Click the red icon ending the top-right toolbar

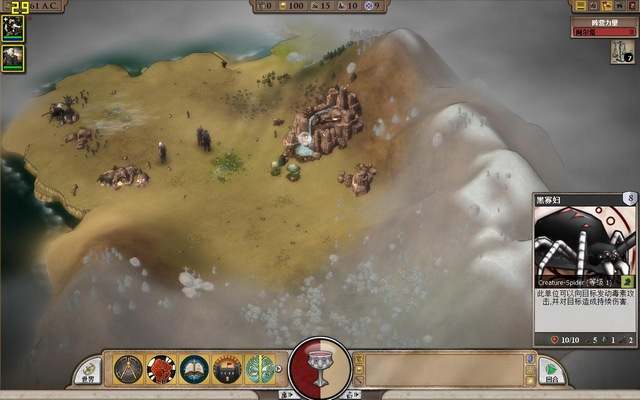631,6
